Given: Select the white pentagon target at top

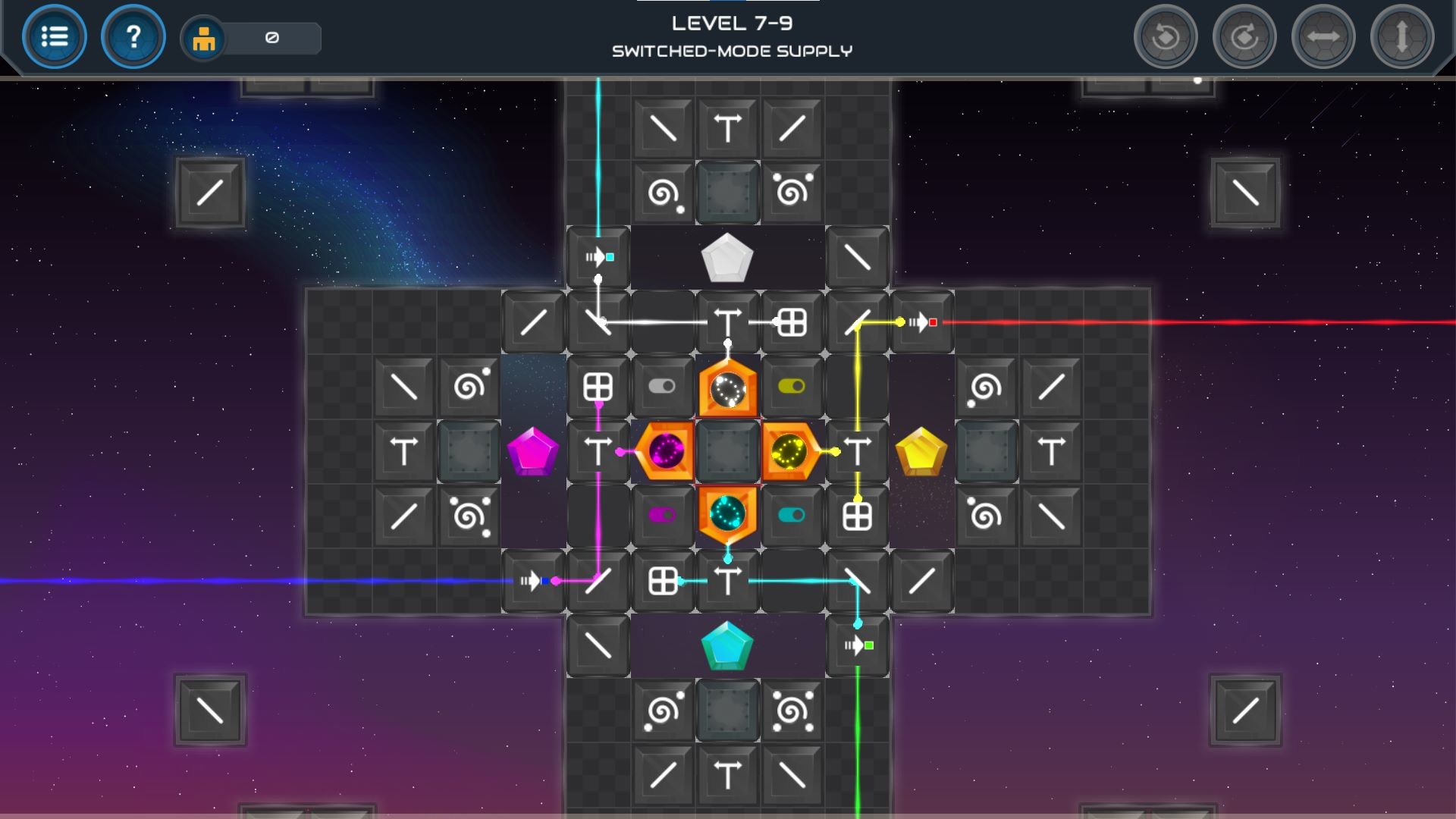Looking at the screenshot, I should (726, 258).
